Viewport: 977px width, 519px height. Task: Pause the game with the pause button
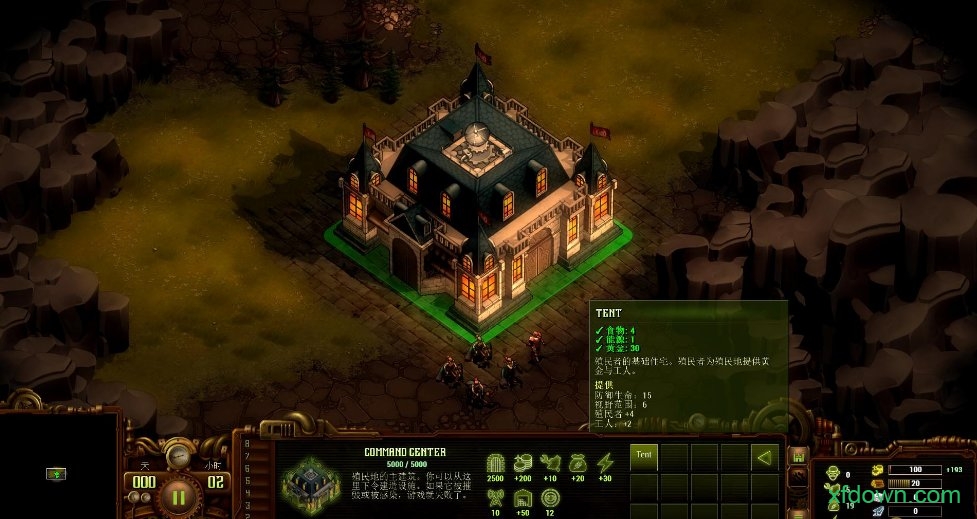(x=179, y=495)
